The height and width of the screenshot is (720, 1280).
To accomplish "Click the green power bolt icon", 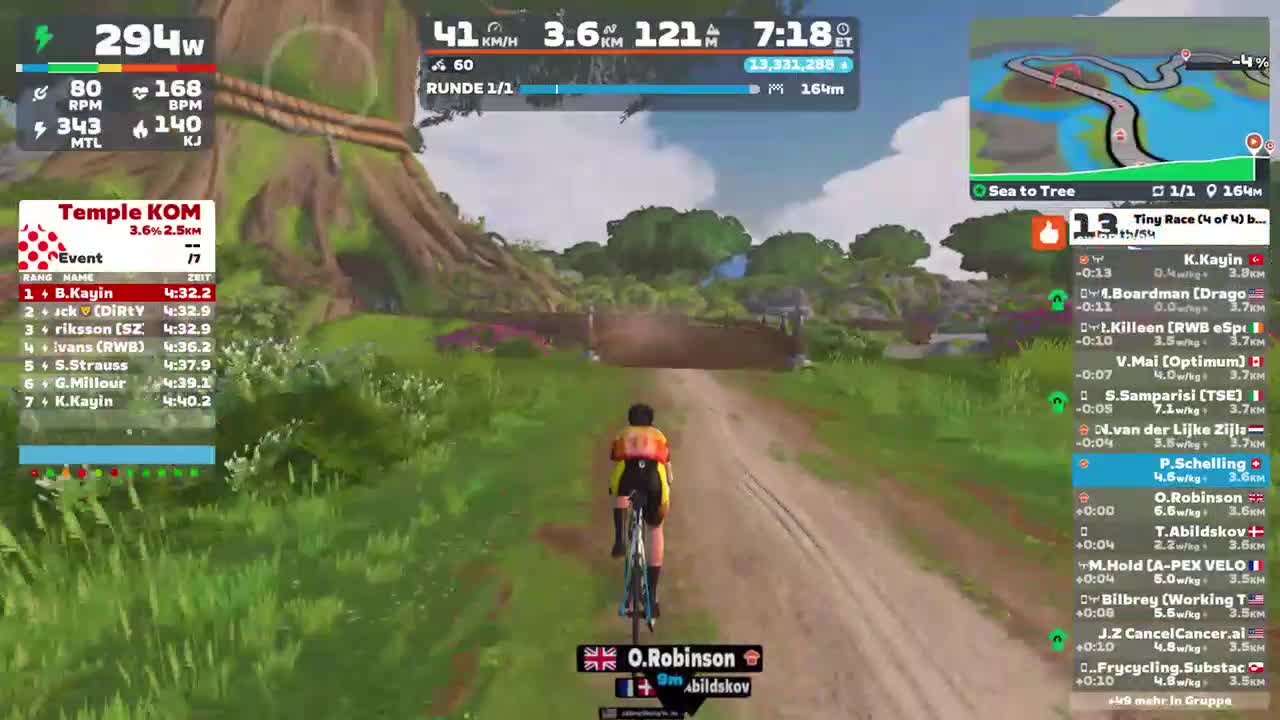I will 40,40.
